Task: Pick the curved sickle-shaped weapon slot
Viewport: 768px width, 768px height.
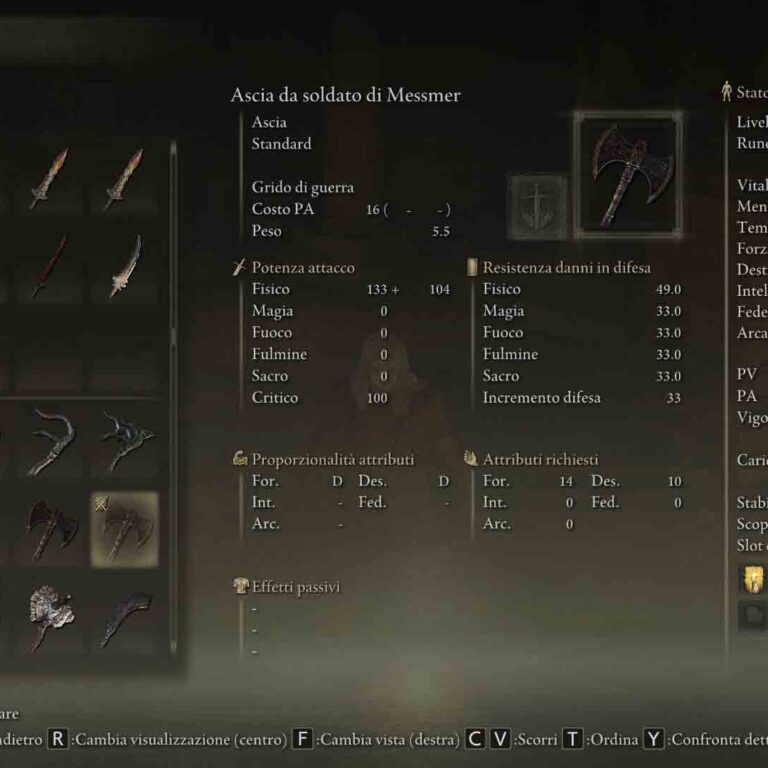Action: (x=48, y=442)
